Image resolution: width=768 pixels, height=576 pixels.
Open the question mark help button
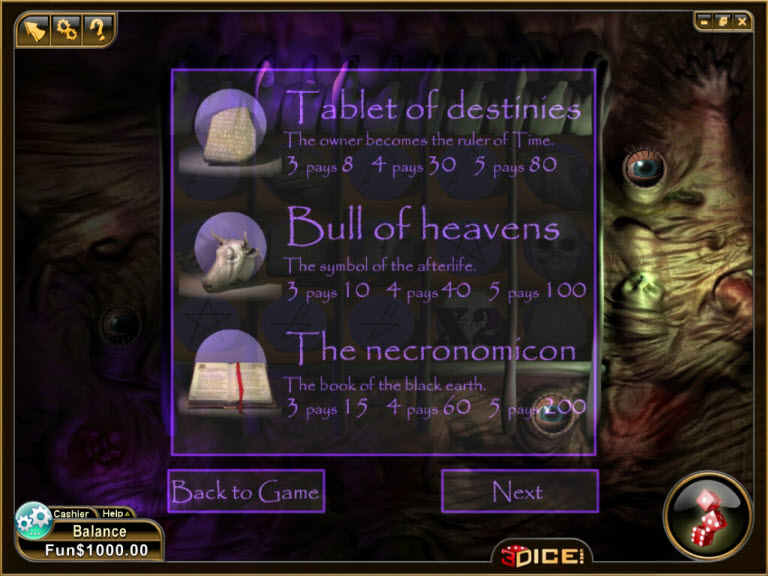[x=97, y=29]
